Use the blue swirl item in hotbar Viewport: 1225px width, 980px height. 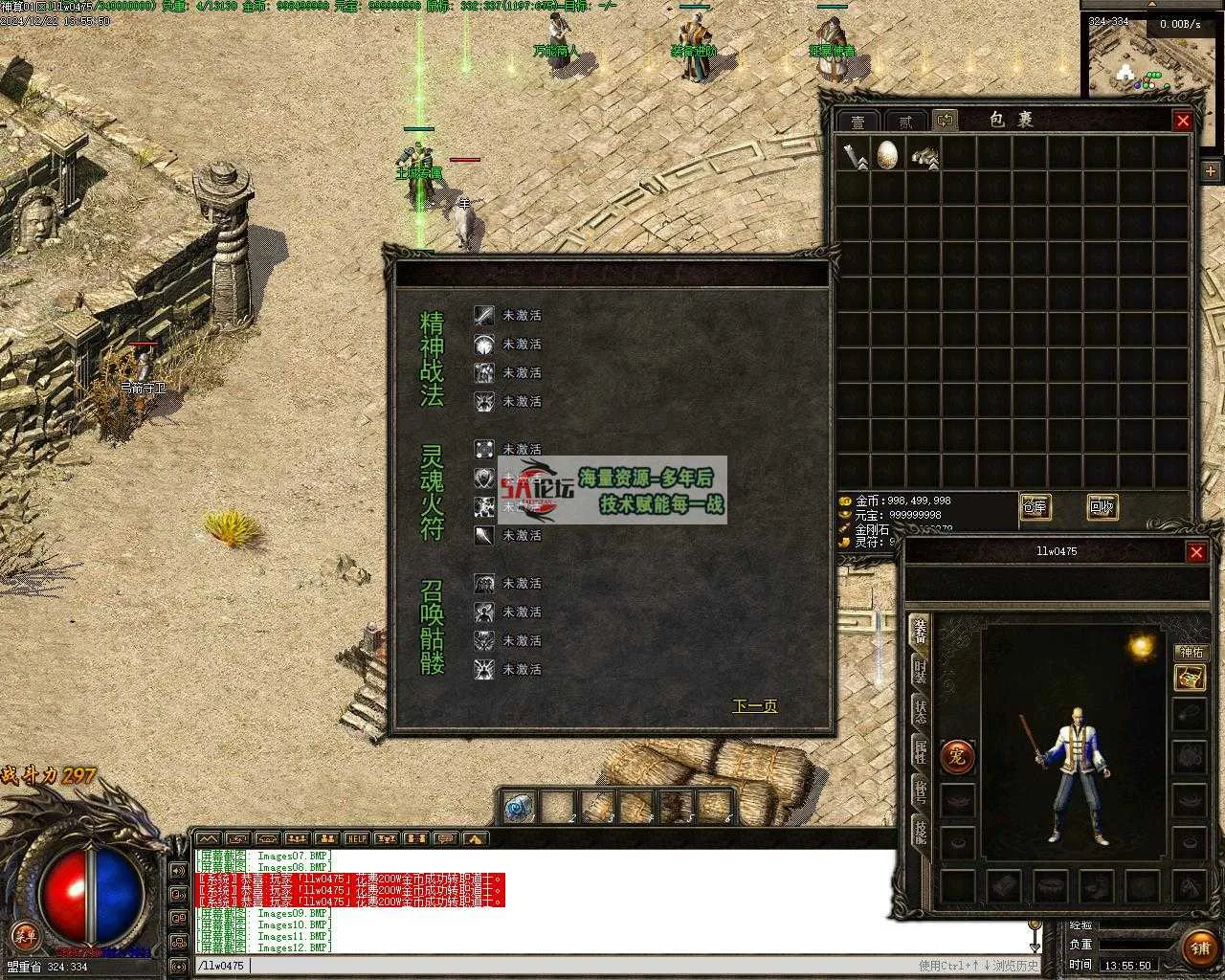(520, 808)
